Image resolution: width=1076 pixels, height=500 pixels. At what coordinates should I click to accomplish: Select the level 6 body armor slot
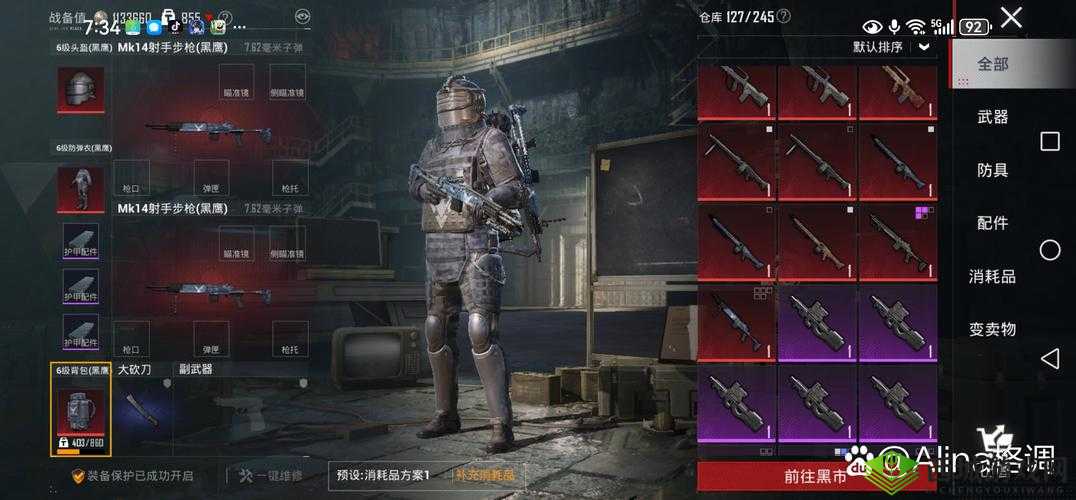(81, 189)
